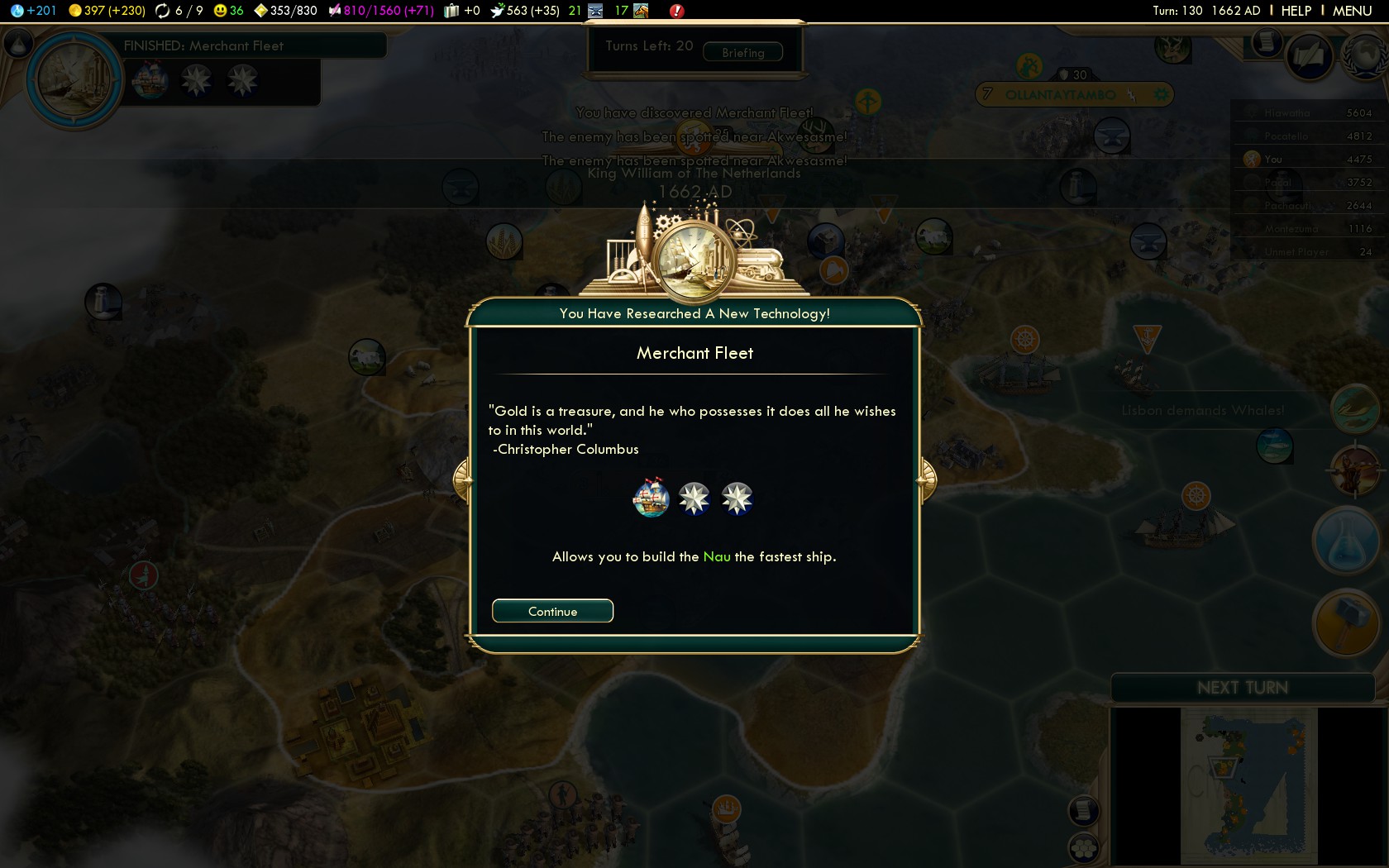Show next tech with right arrow
Screen dimensions: 1389x868
coord(928,479)
